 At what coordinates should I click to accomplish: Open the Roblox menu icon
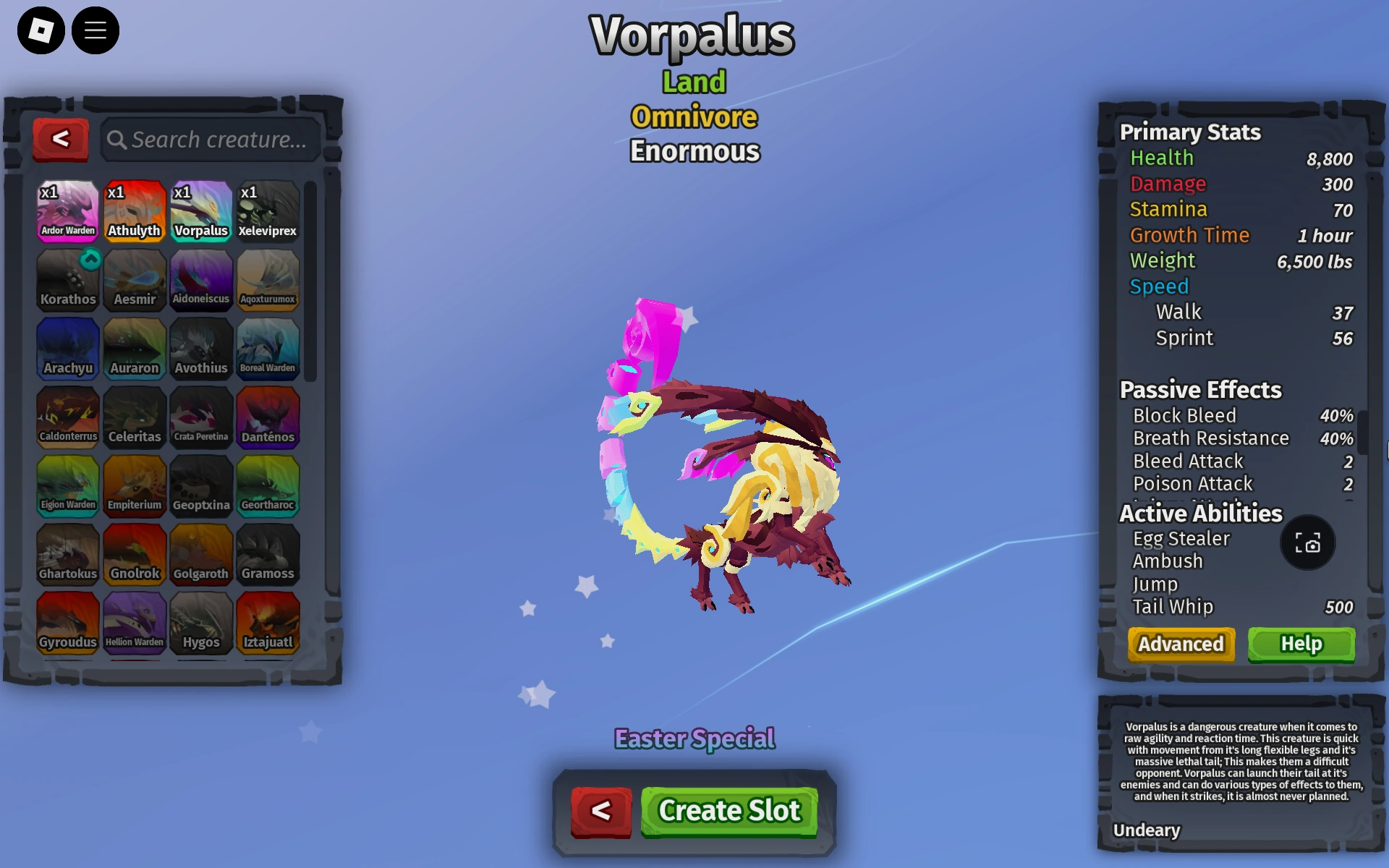[x=40, y=30]
